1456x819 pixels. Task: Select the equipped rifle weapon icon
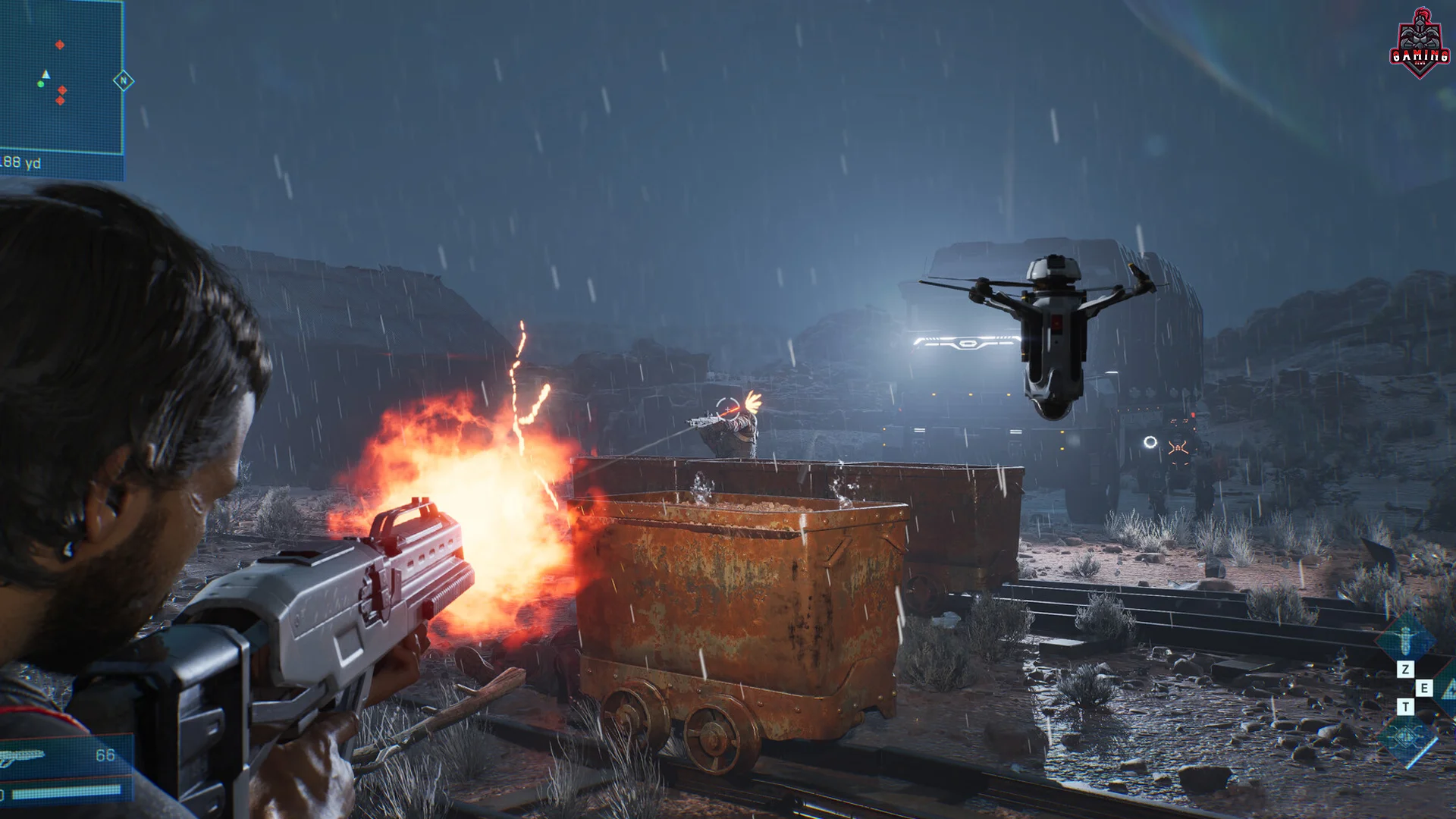coord(23,756)
